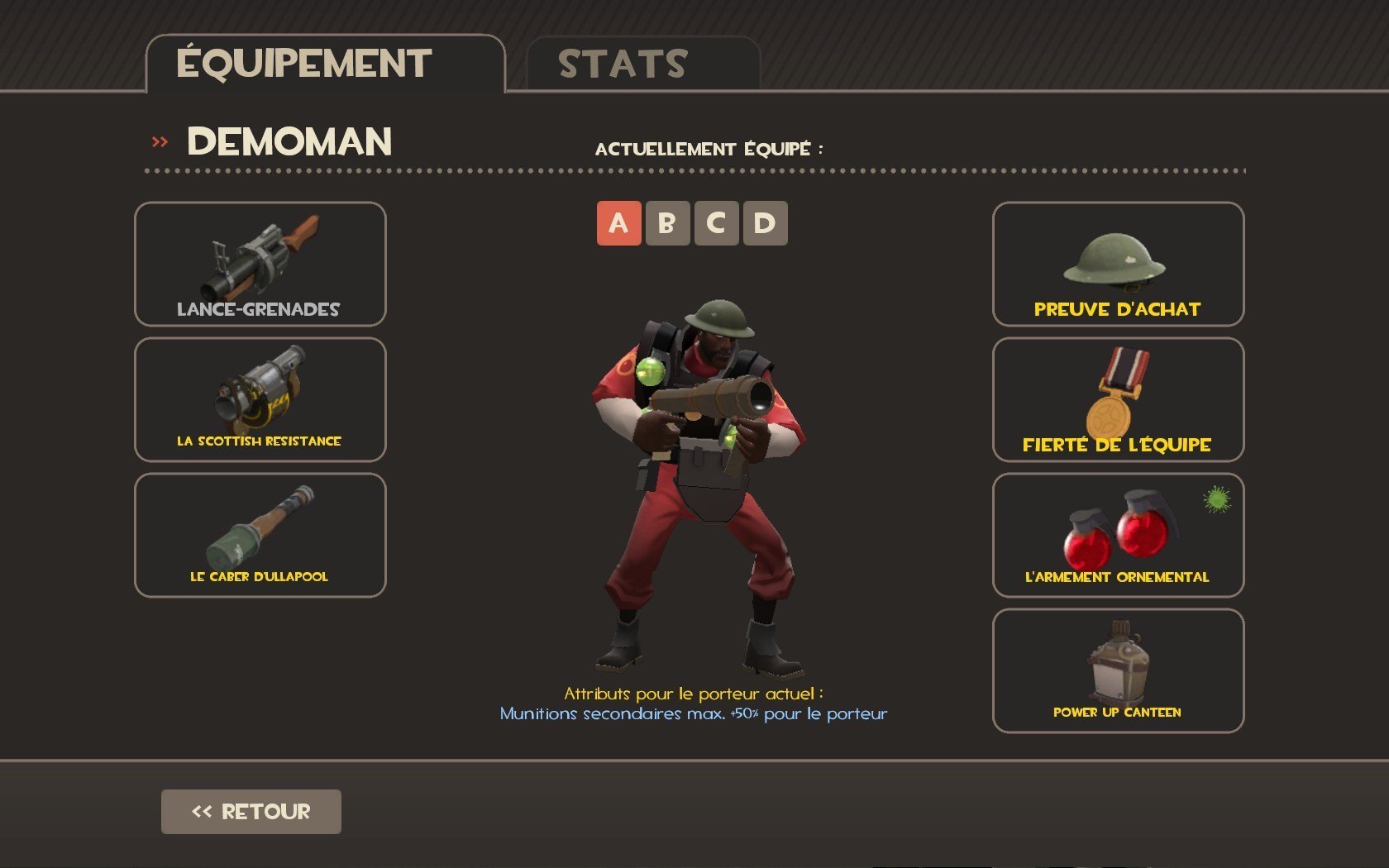Switch to loadout preset B

tap(667, 223)
